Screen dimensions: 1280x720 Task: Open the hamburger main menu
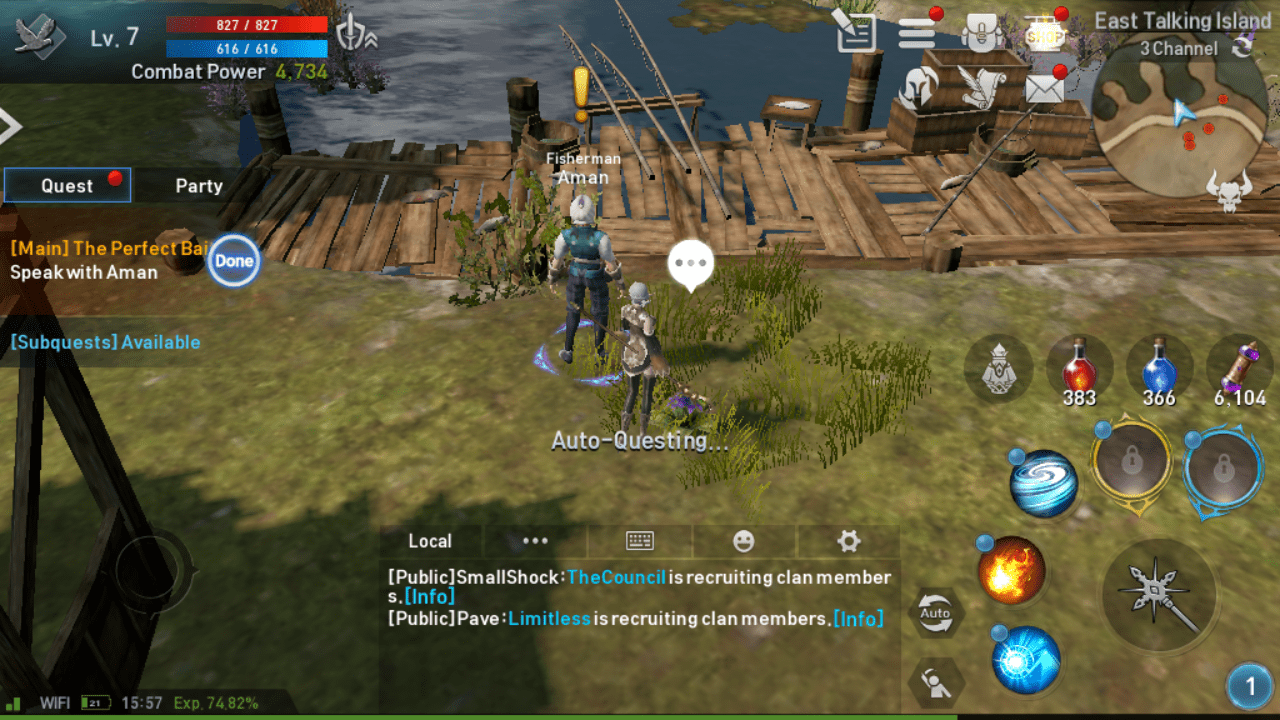pyautogui.click(x=916, y=33)
